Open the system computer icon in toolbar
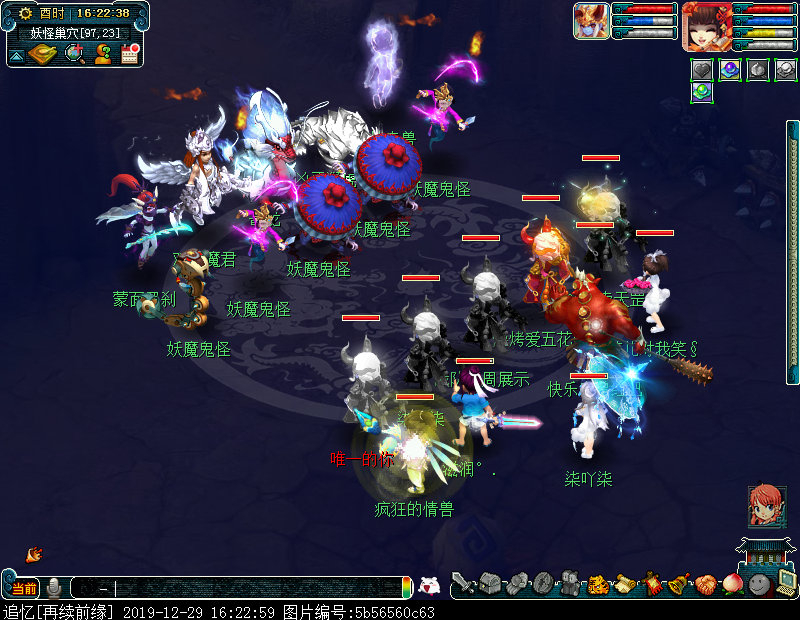 [x=787, y=584]
